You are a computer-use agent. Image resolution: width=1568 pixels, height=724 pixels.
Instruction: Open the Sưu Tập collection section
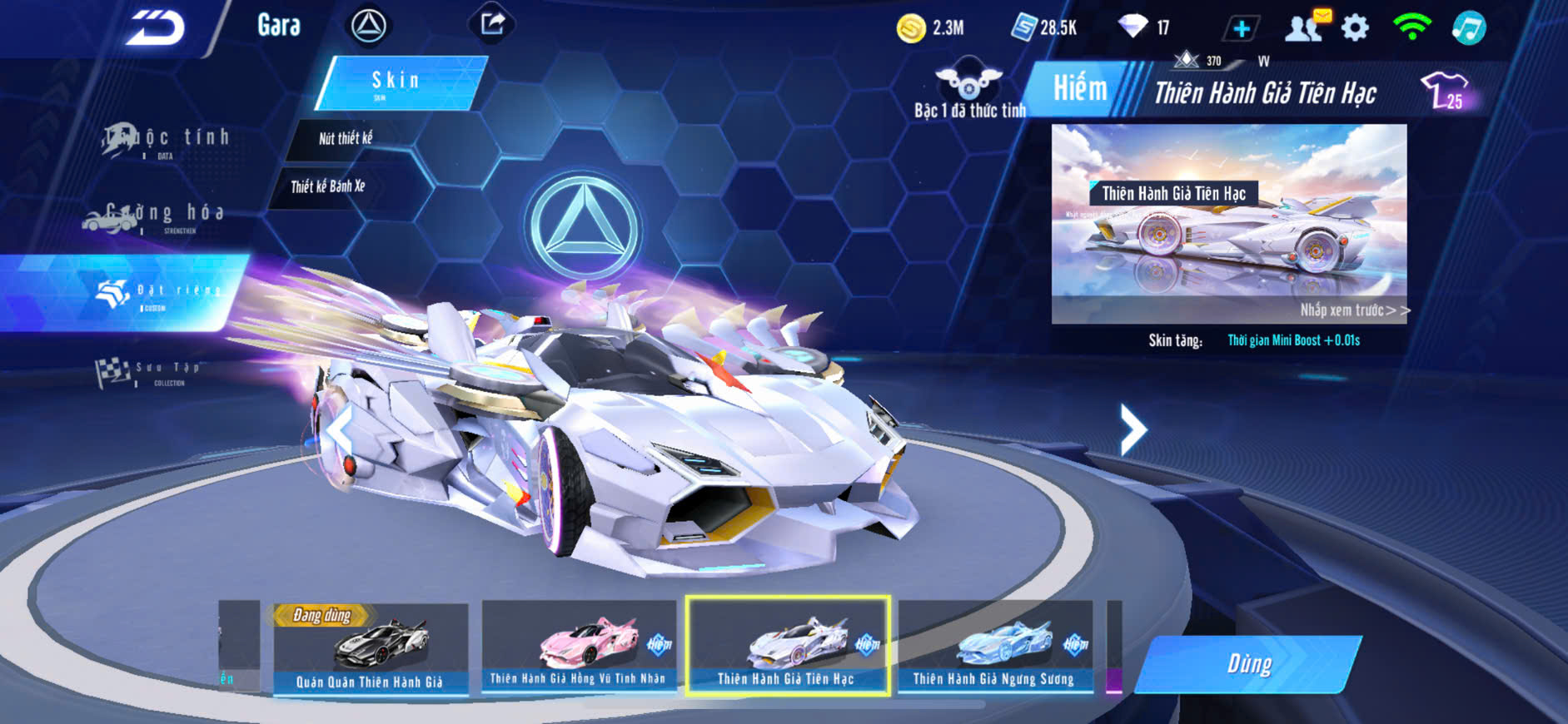pyautogui.click(x=150, y=372)
